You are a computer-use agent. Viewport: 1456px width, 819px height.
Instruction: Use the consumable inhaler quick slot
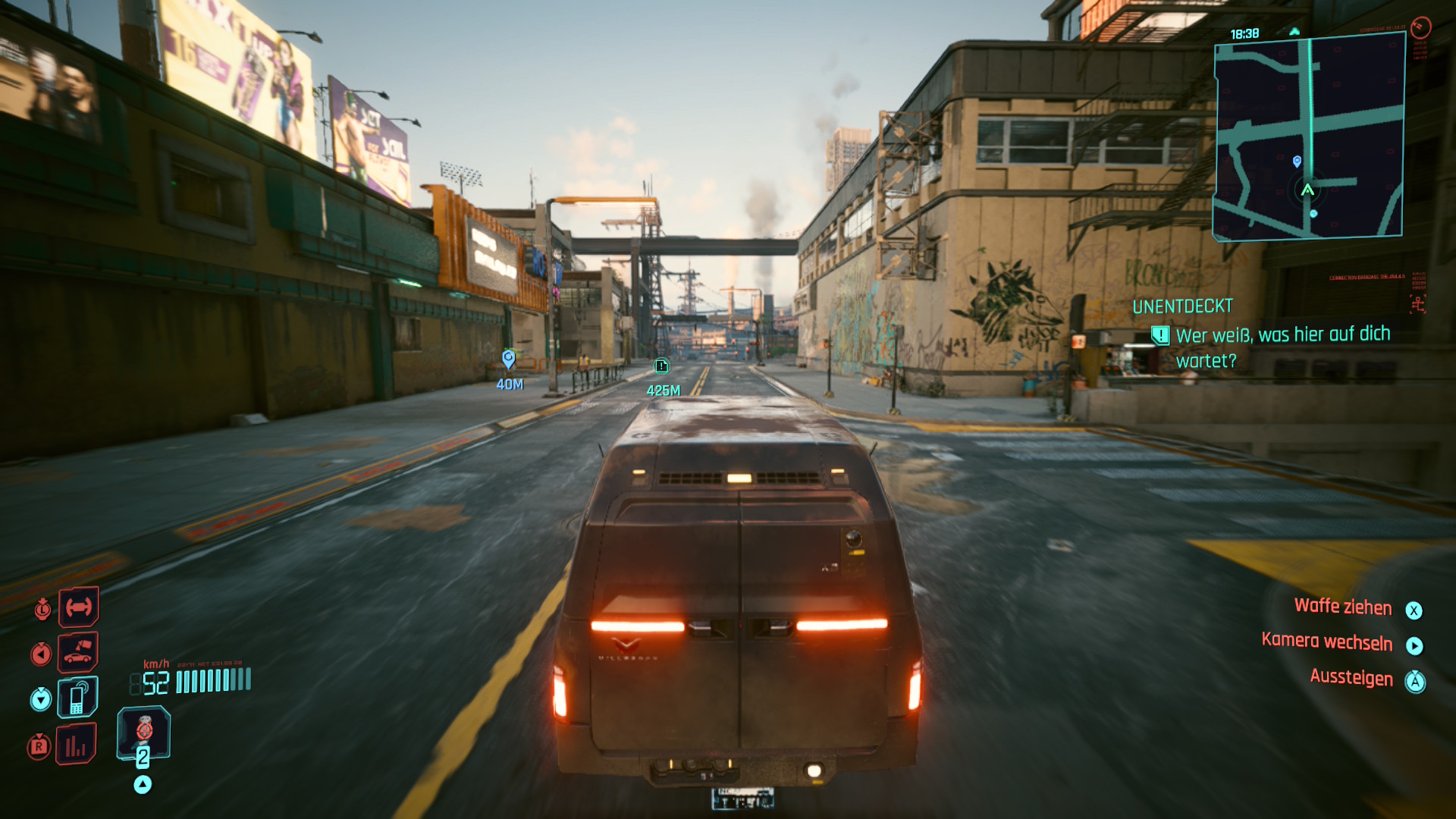point(143,733)
